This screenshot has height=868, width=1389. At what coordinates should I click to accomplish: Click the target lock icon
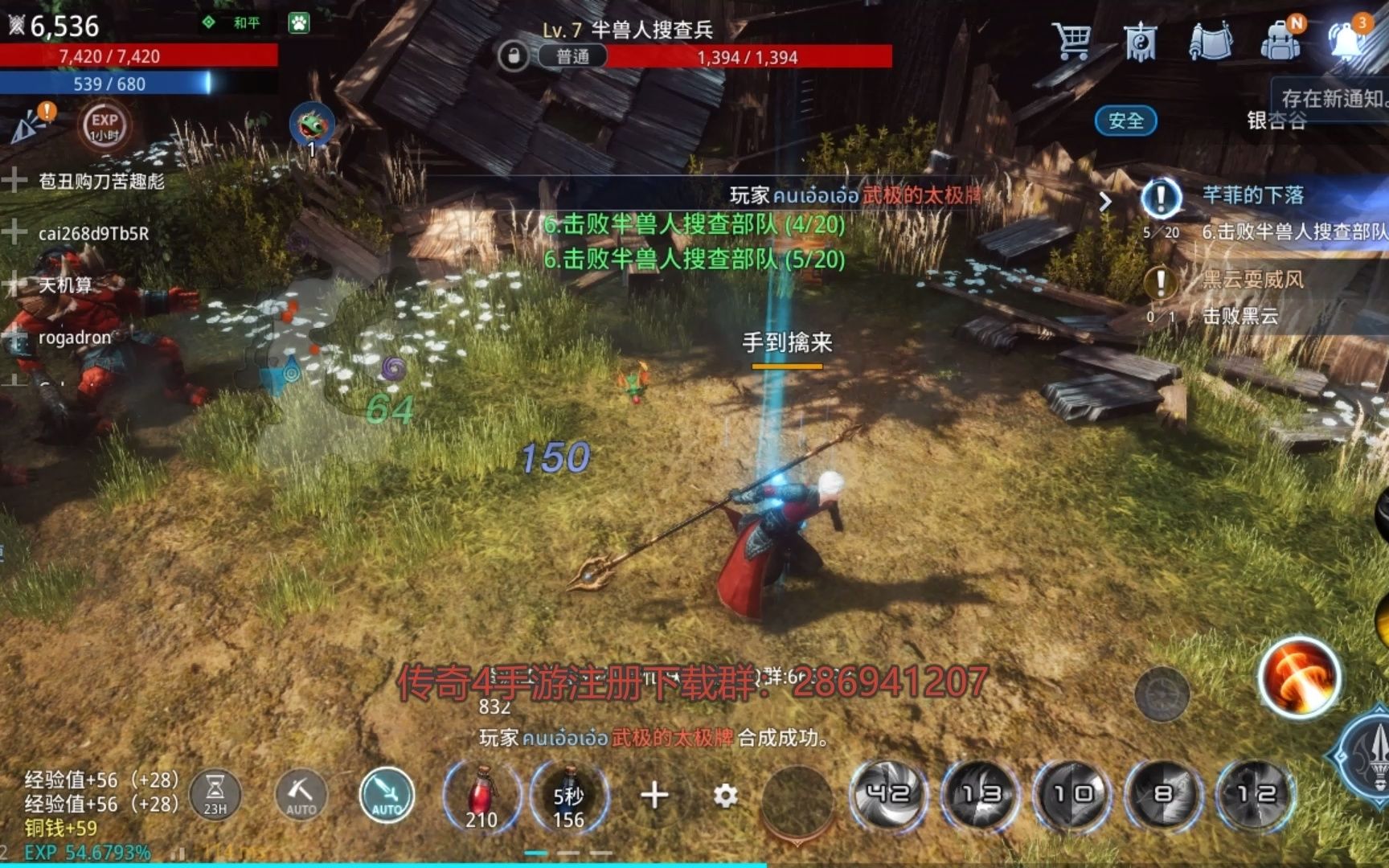coord(514,56)
